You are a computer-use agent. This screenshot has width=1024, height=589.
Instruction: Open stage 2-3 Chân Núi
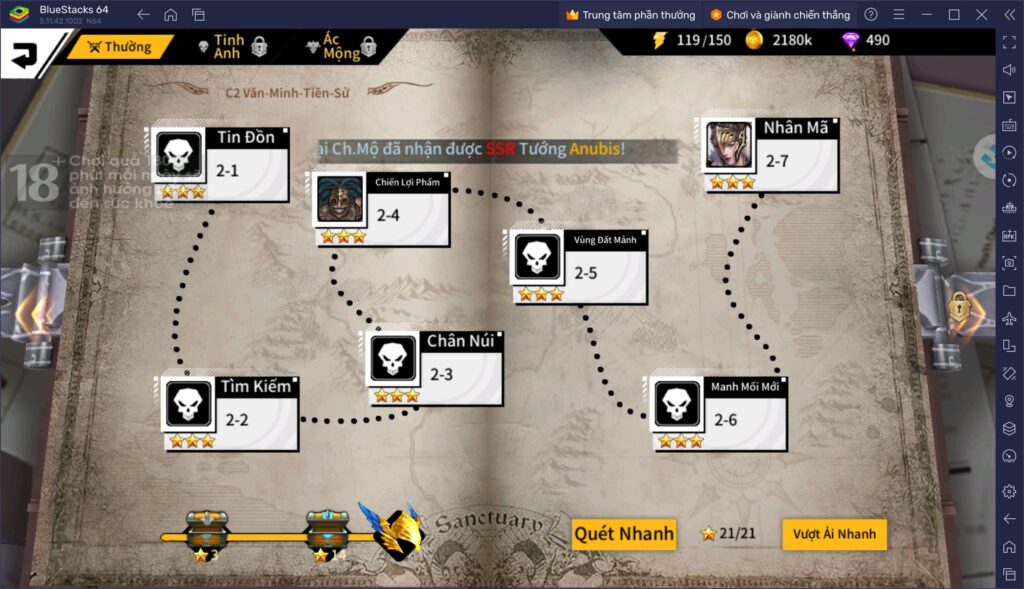pyautogui.click(x=434, y=368)
